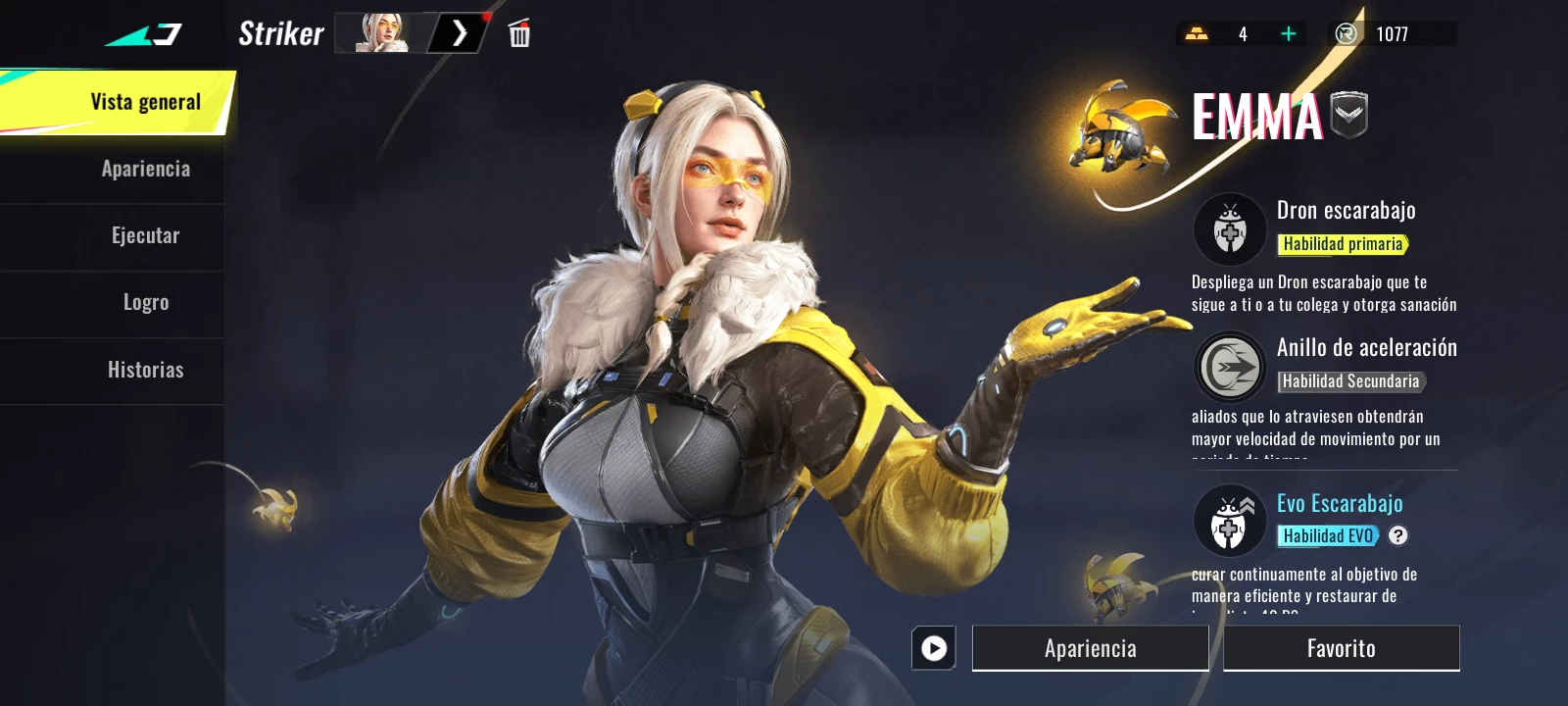Screen dimensions: 1568x706
Task: Click the bottom Apariencia button
Action: pos(1090,648)
